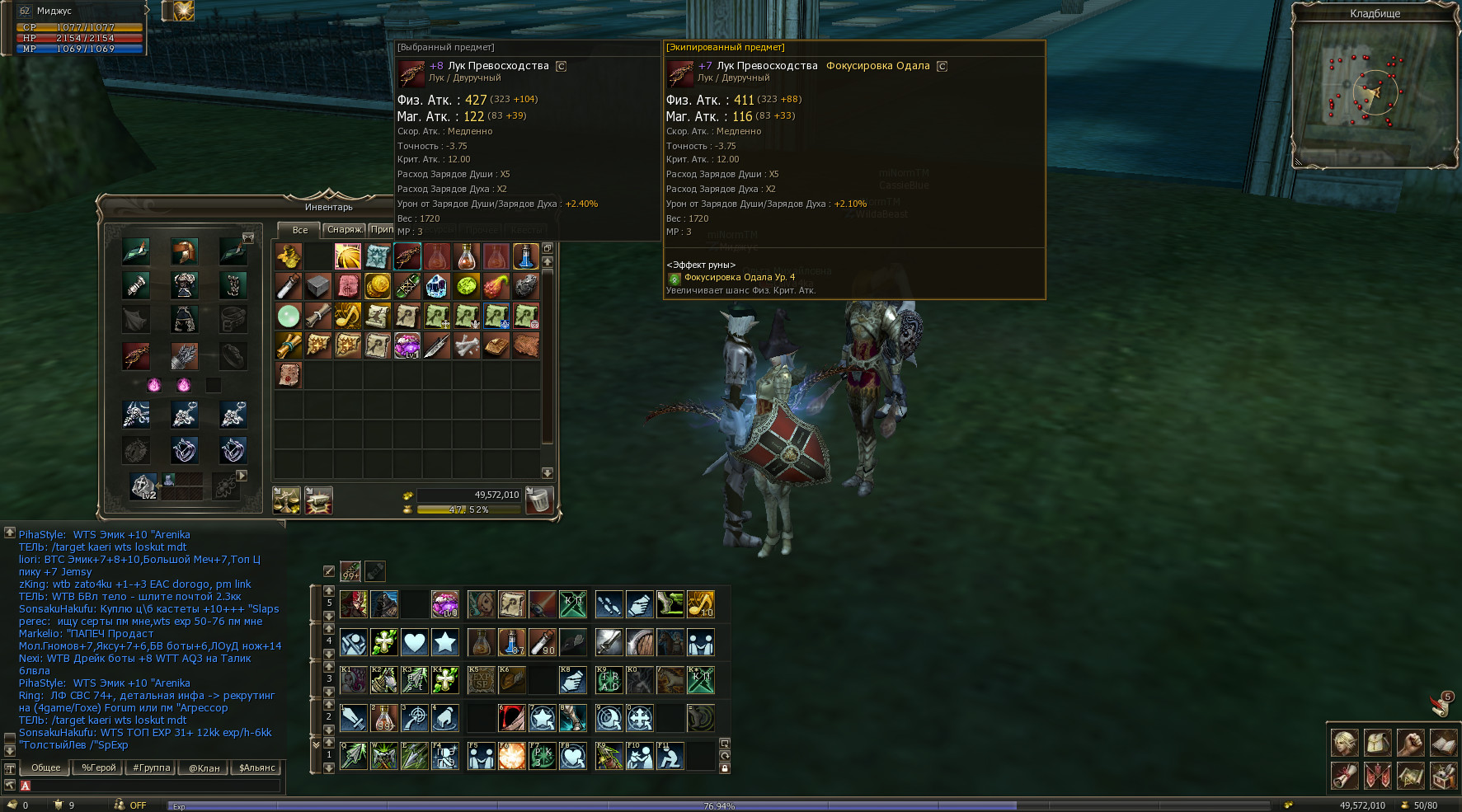The image size is (1462, 812).
Task: Use the fiery orb skill on F6
Action: click(x=511, y=756)
